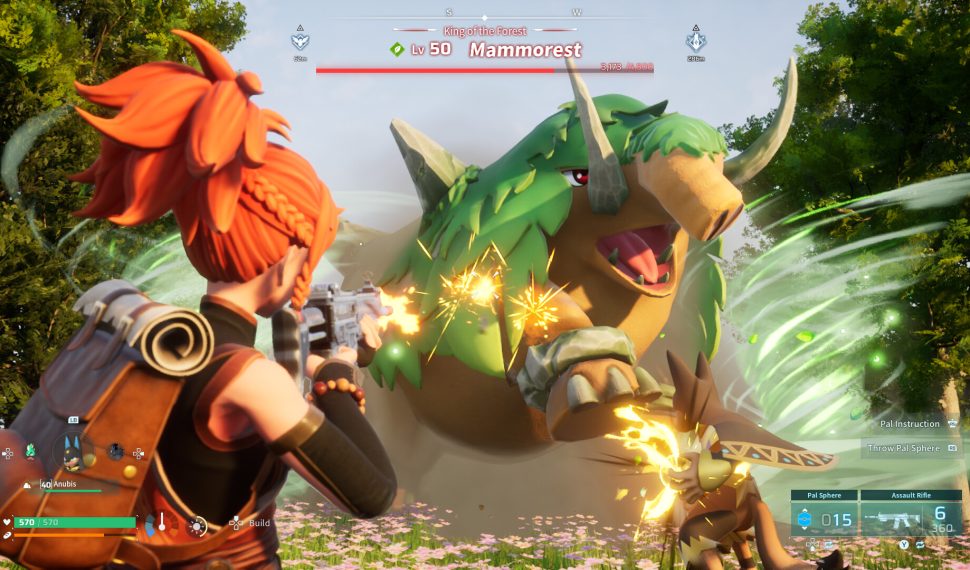Choose the green pal icon beside Anubis

(x=30, y=451)
